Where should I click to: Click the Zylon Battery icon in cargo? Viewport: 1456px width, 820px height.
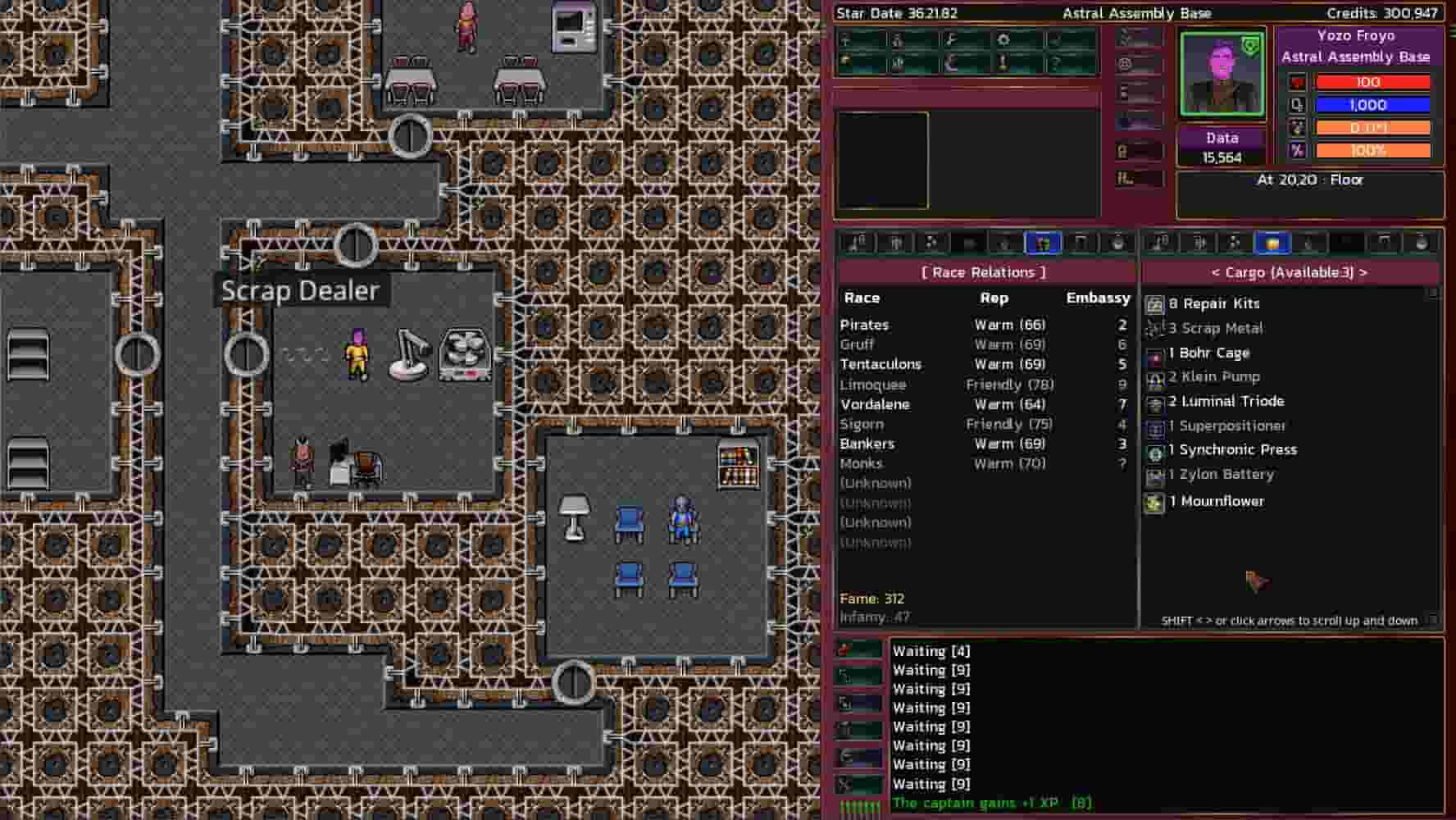(x=1156, y=475)
